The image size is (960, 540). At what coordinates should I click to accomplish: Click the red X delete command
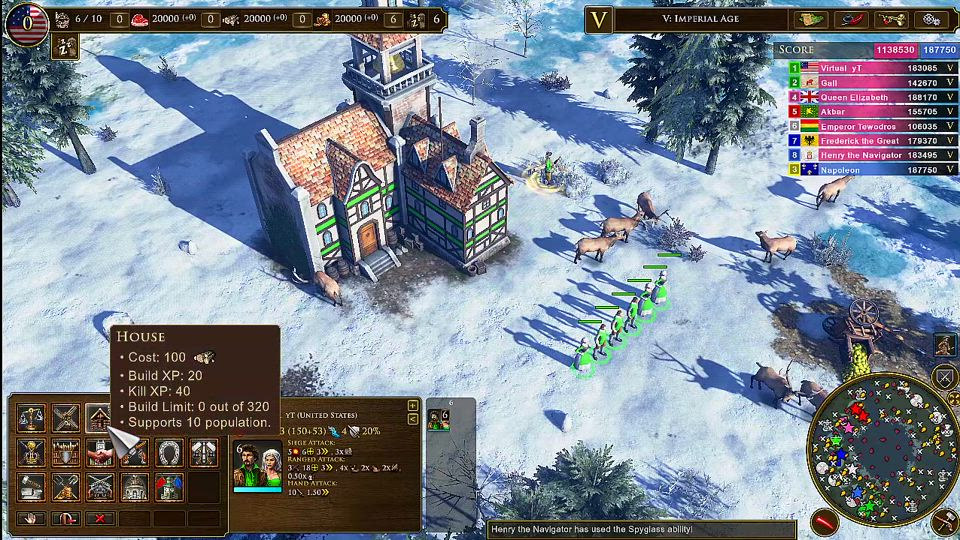click(99, 518)
